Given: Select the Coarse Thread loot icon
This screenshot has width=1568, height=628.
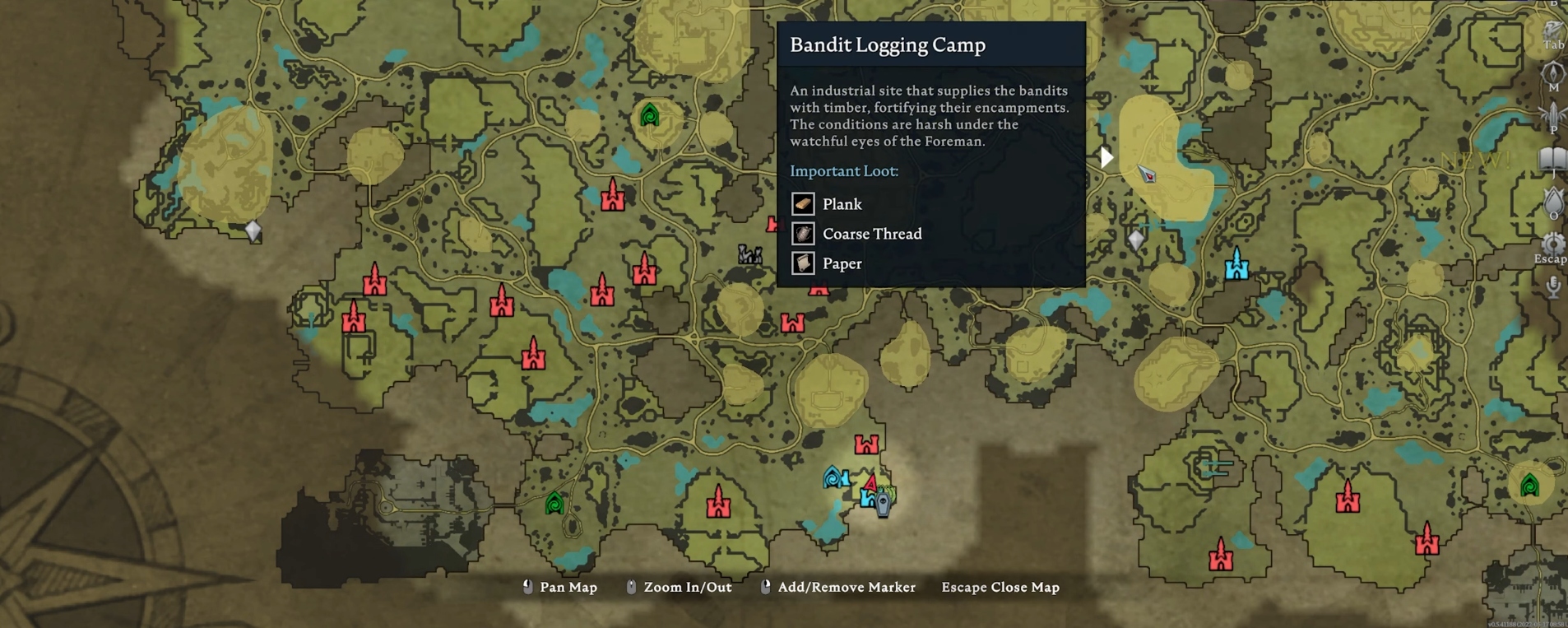Looking at the screenshot, I should tap(801, 233).
